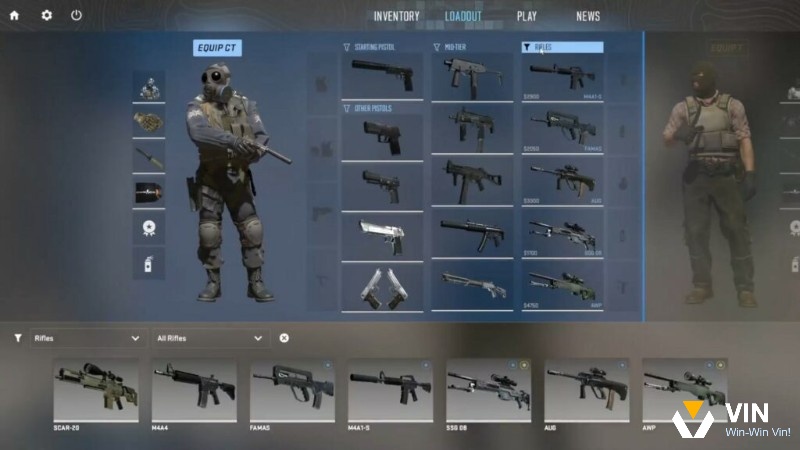Choose the SCAR-20 inventory item
Viewport: 800px width, 450px height.
tap(96, 391)
